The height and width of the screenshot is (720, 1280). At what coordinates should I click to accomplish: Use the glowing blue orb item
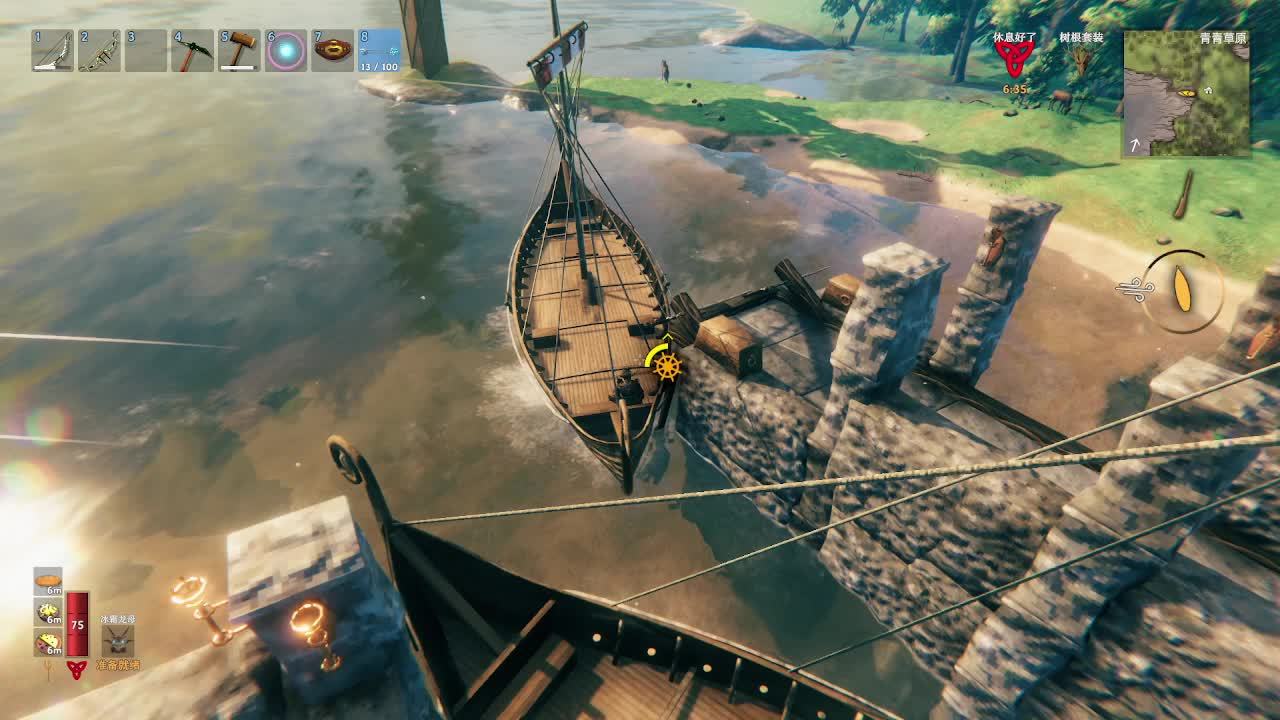click(x=286, y=51)
